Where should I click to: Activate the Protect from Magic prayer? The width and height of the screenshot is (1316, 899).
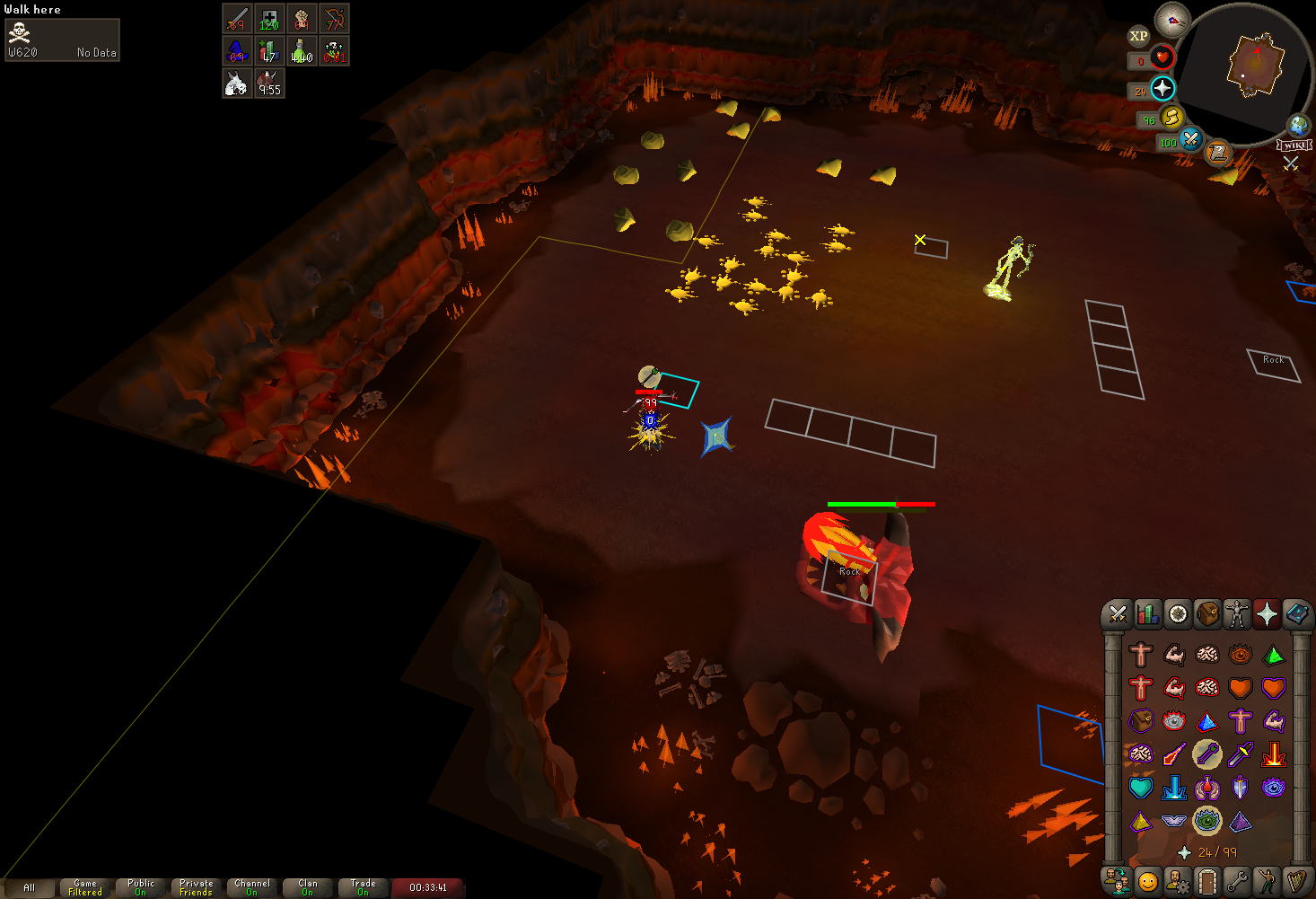point(1174,754)
